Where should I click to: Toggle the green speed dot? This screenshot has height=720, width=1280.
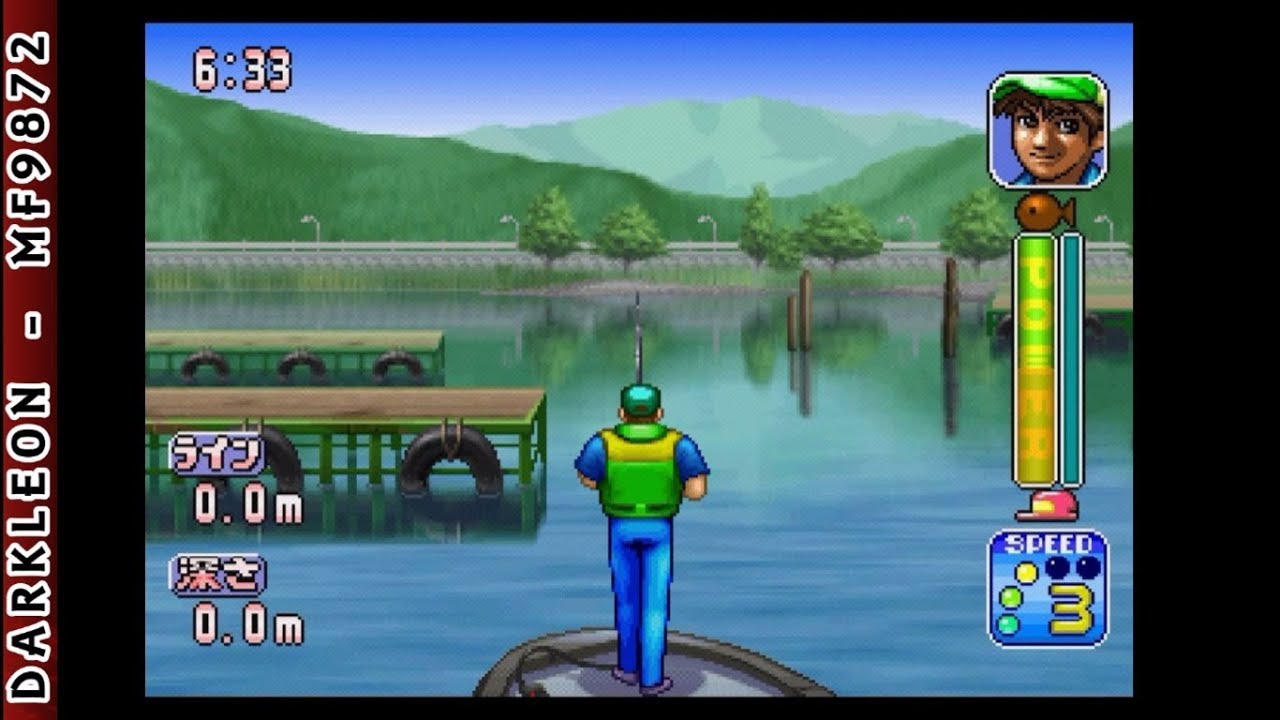tap(1010, 596)
